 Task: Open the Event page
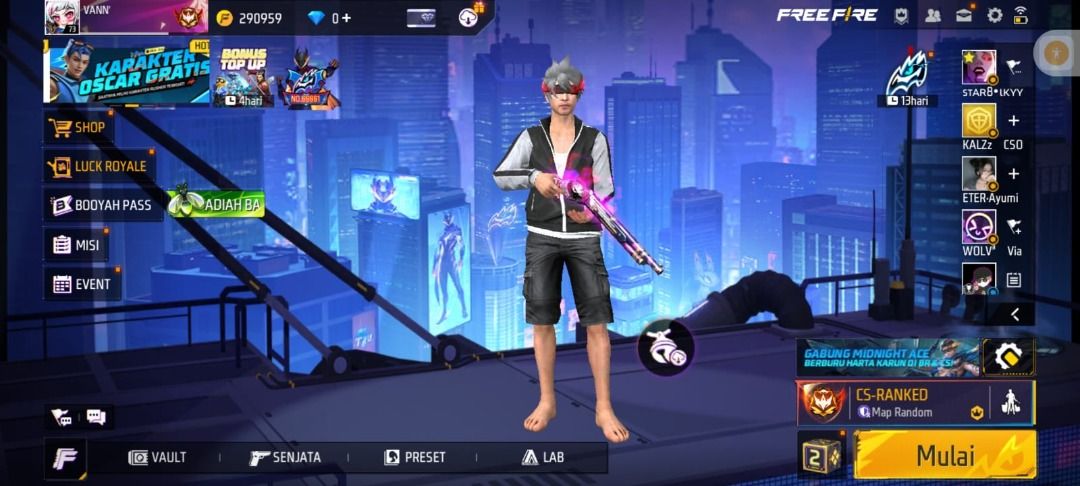[x=82, y=284]
